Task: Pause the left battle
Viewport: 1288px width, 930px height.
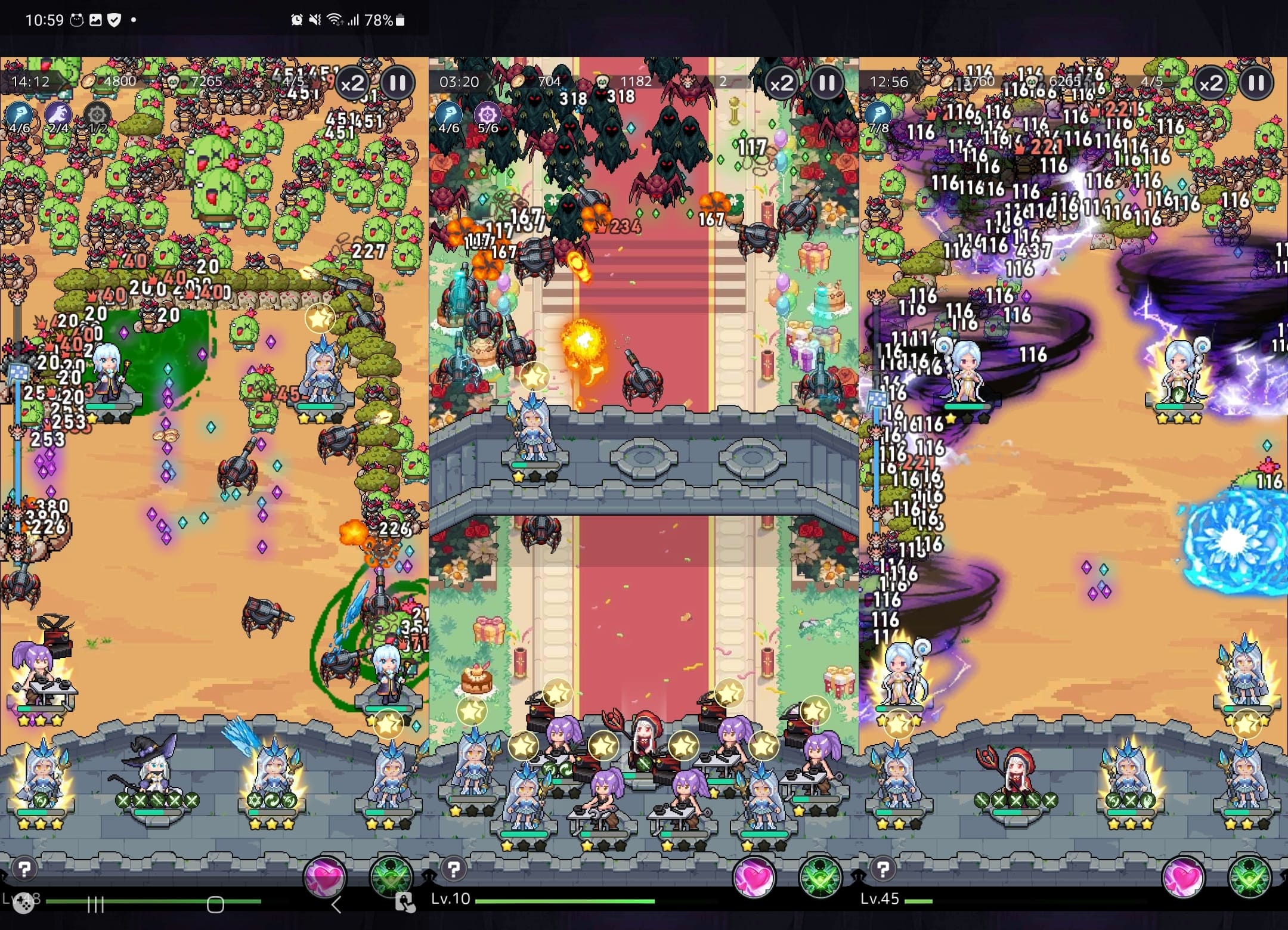Action: 398,82
